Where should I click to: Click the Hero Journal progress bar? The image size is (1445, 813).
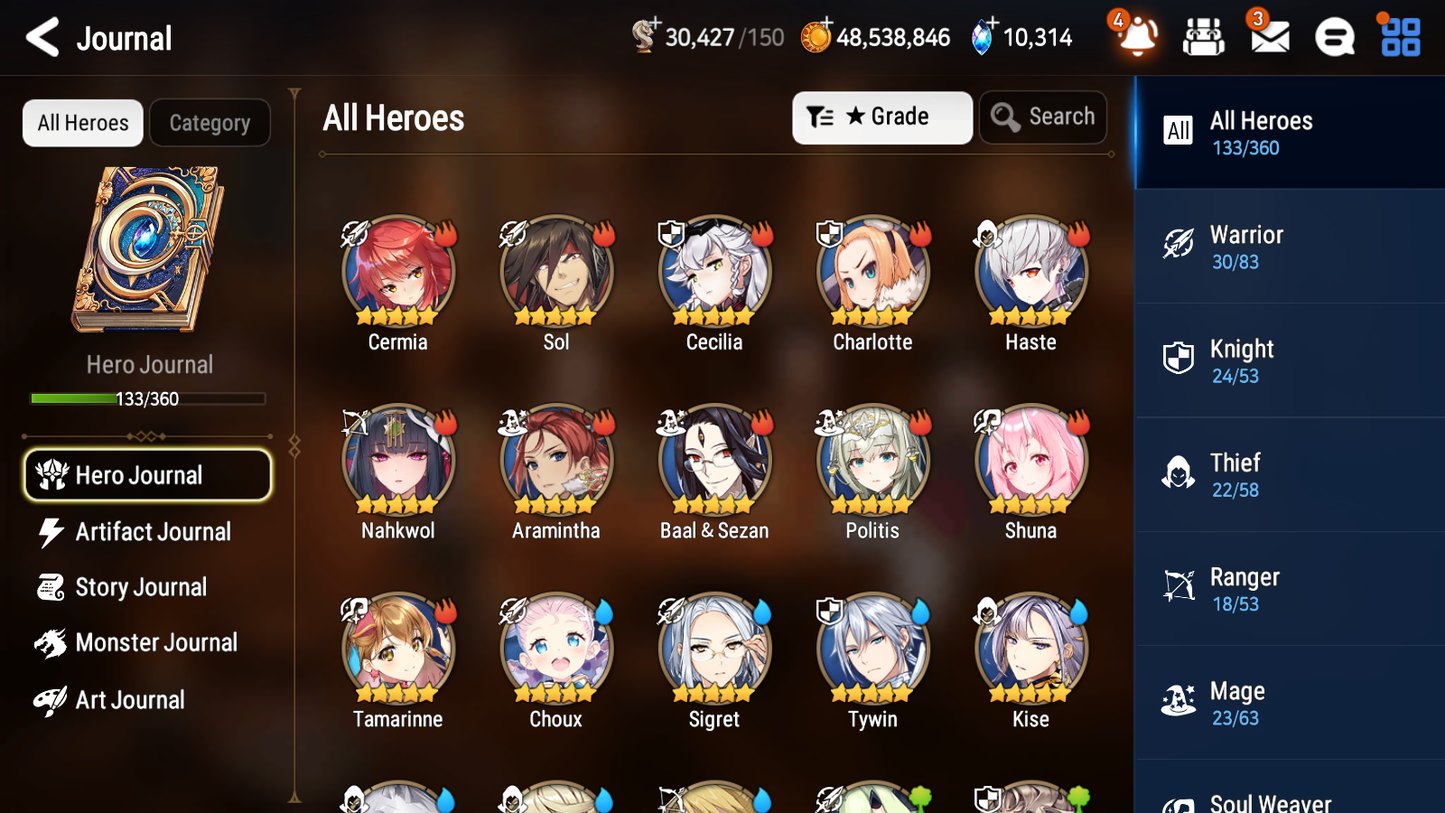pos(148,398)
